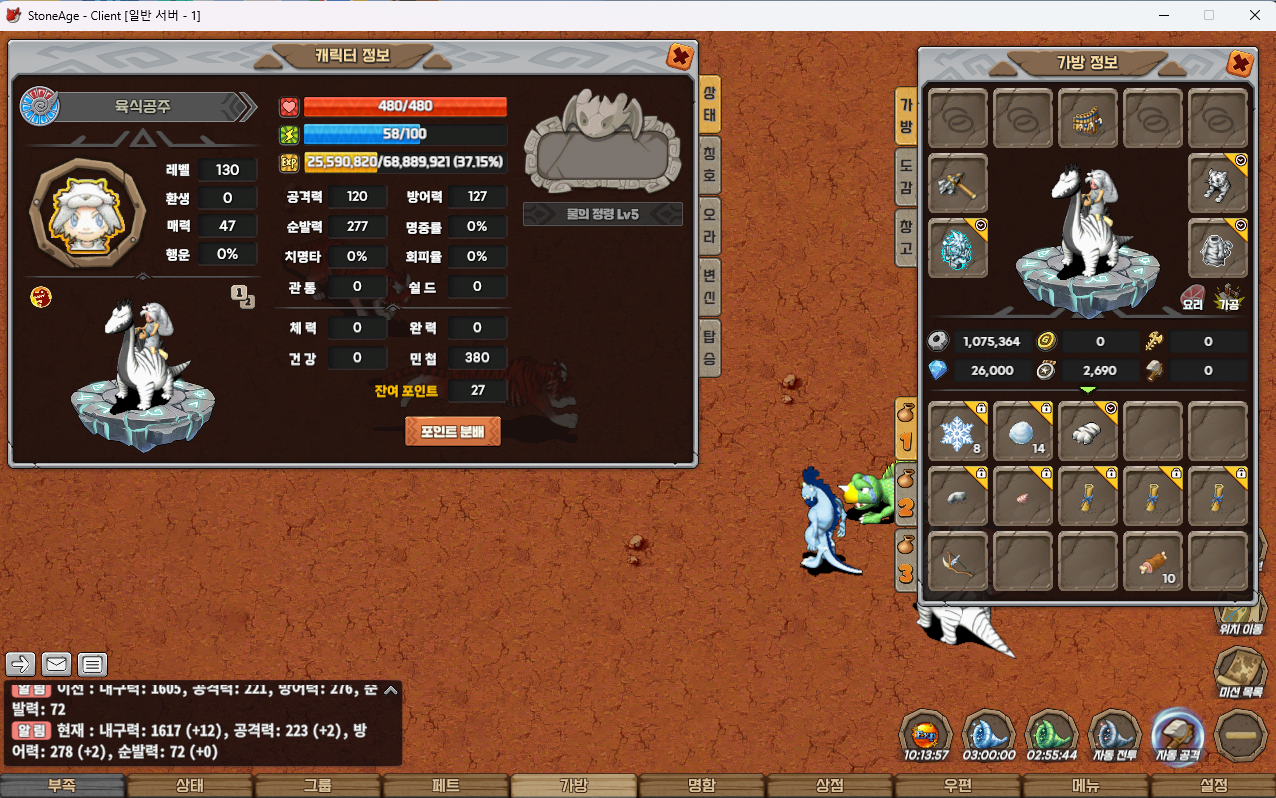Show the 탑승 mount tab
The height and width of the screenshot is (798, 1276).
click(x=709, y=346)
